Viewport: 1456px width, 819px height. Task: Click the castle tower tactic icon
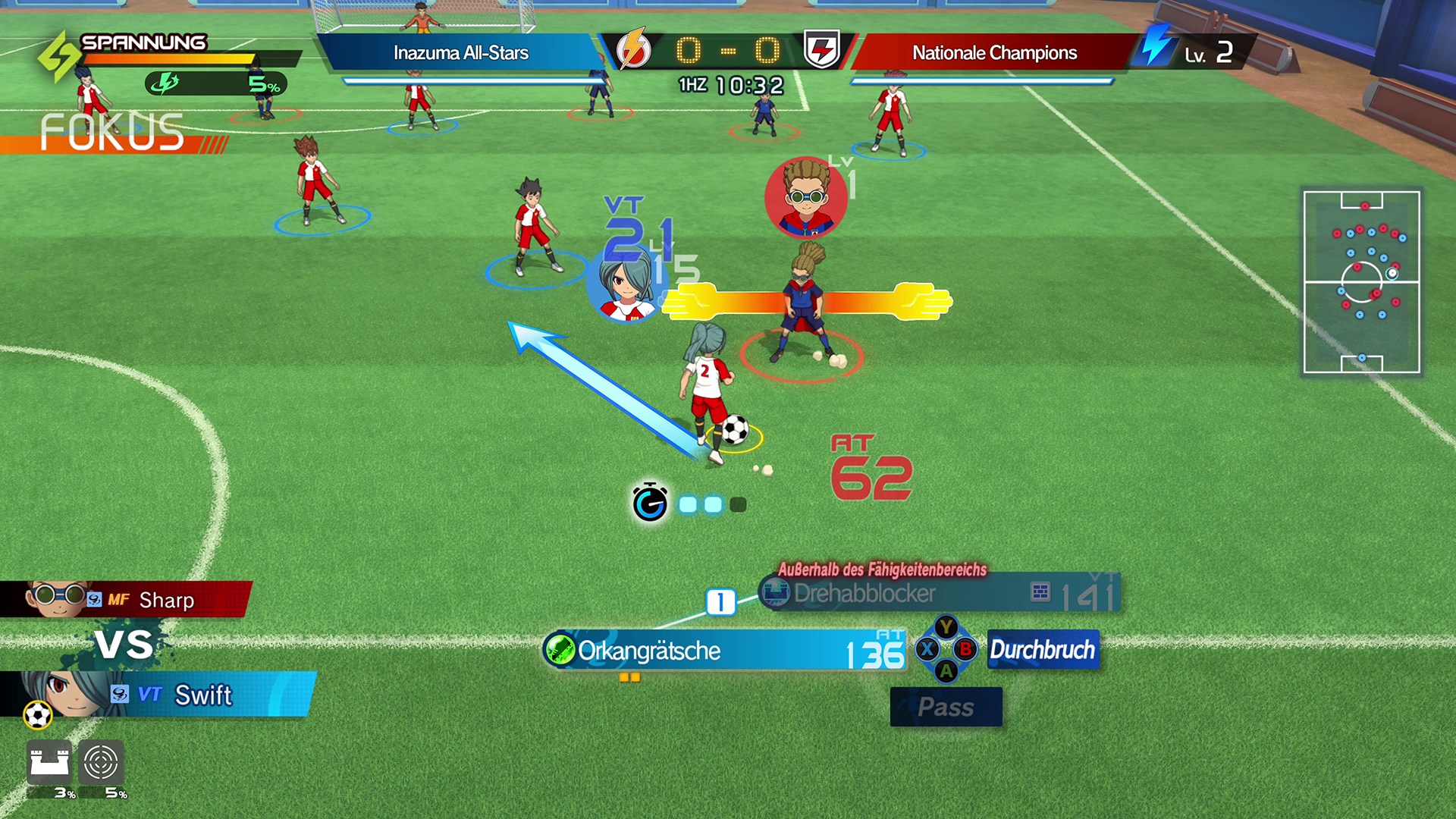pos(49,762)
